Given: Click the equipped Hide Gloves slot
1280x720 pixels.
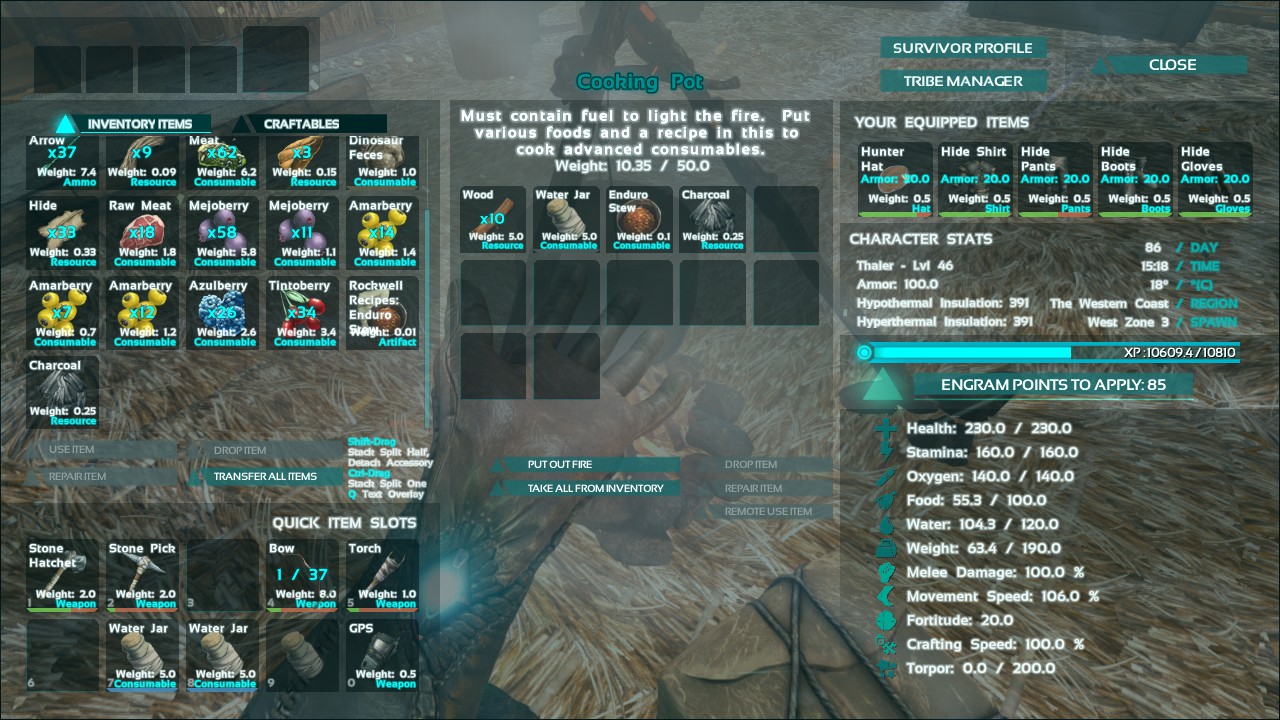Looking at the screenshot, I should click(x=1214, y=179).
